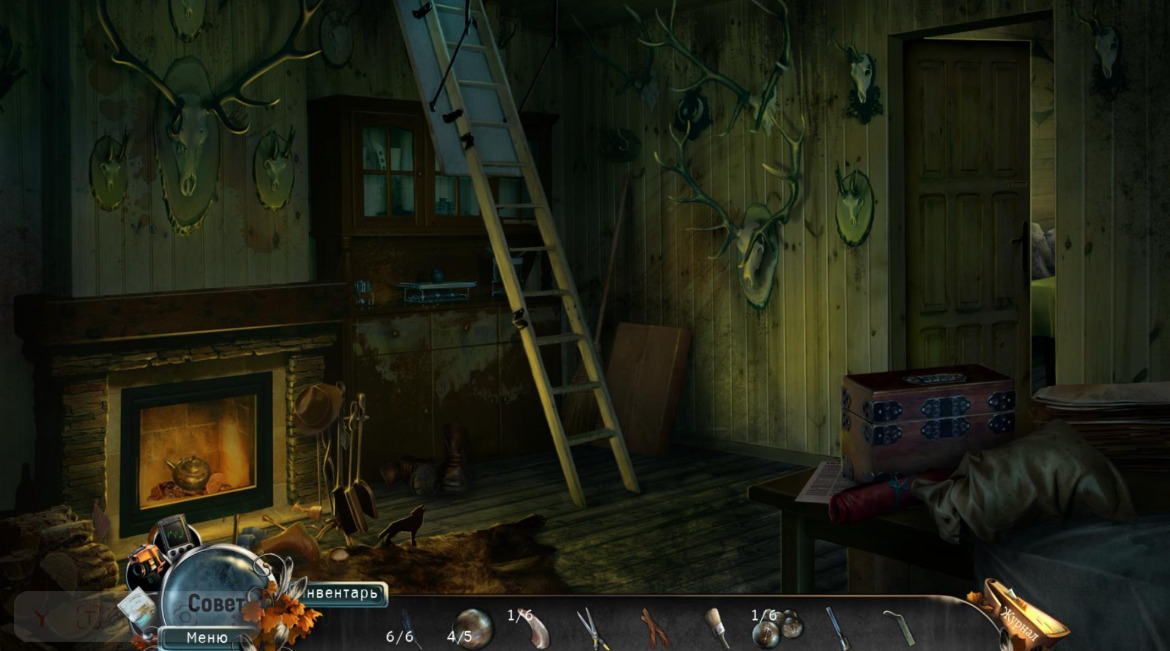
Task: Pick the paintbrush inventory item
Action: click(x=716, y=627)
